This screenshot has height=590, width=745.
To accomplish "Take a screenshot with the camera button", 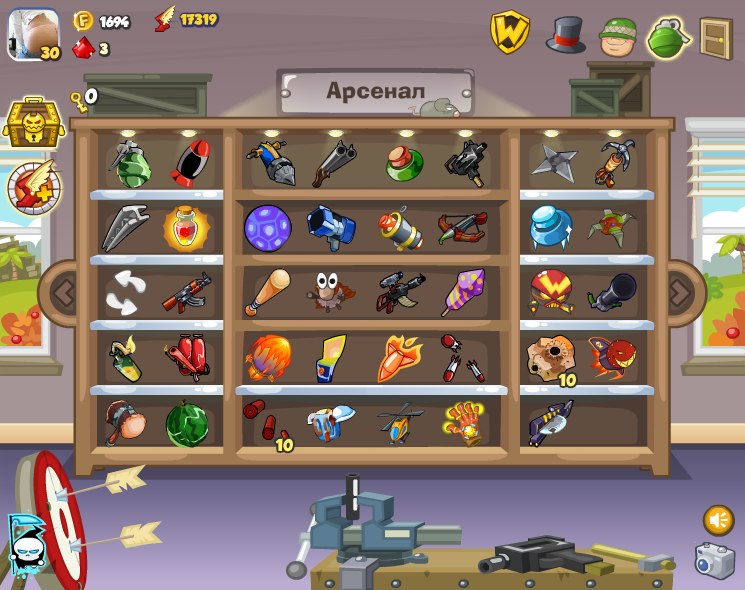I will tap(714, 561).
